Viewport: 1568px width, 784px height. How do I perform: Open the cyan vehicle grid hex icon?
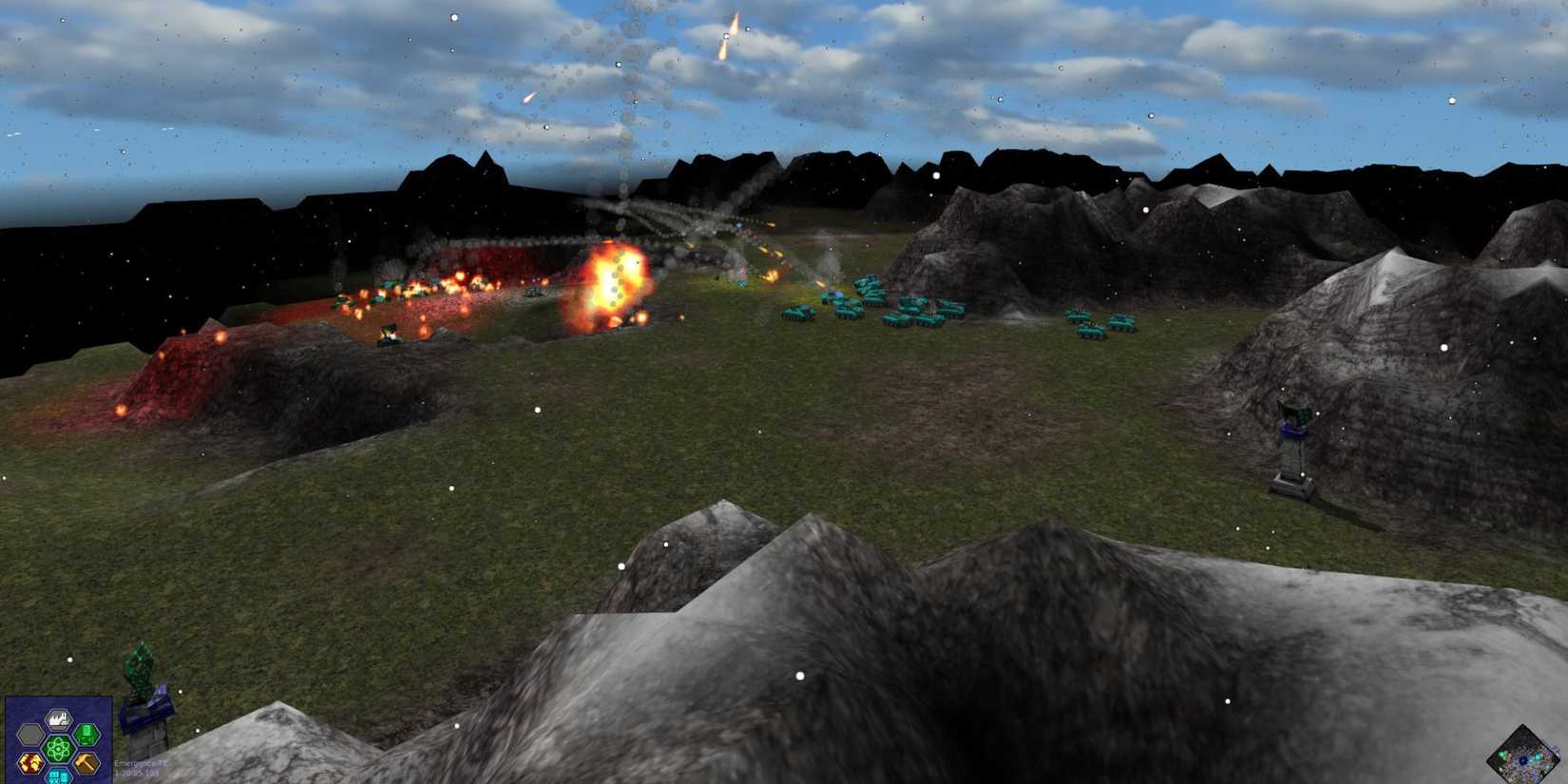[58, 776]
